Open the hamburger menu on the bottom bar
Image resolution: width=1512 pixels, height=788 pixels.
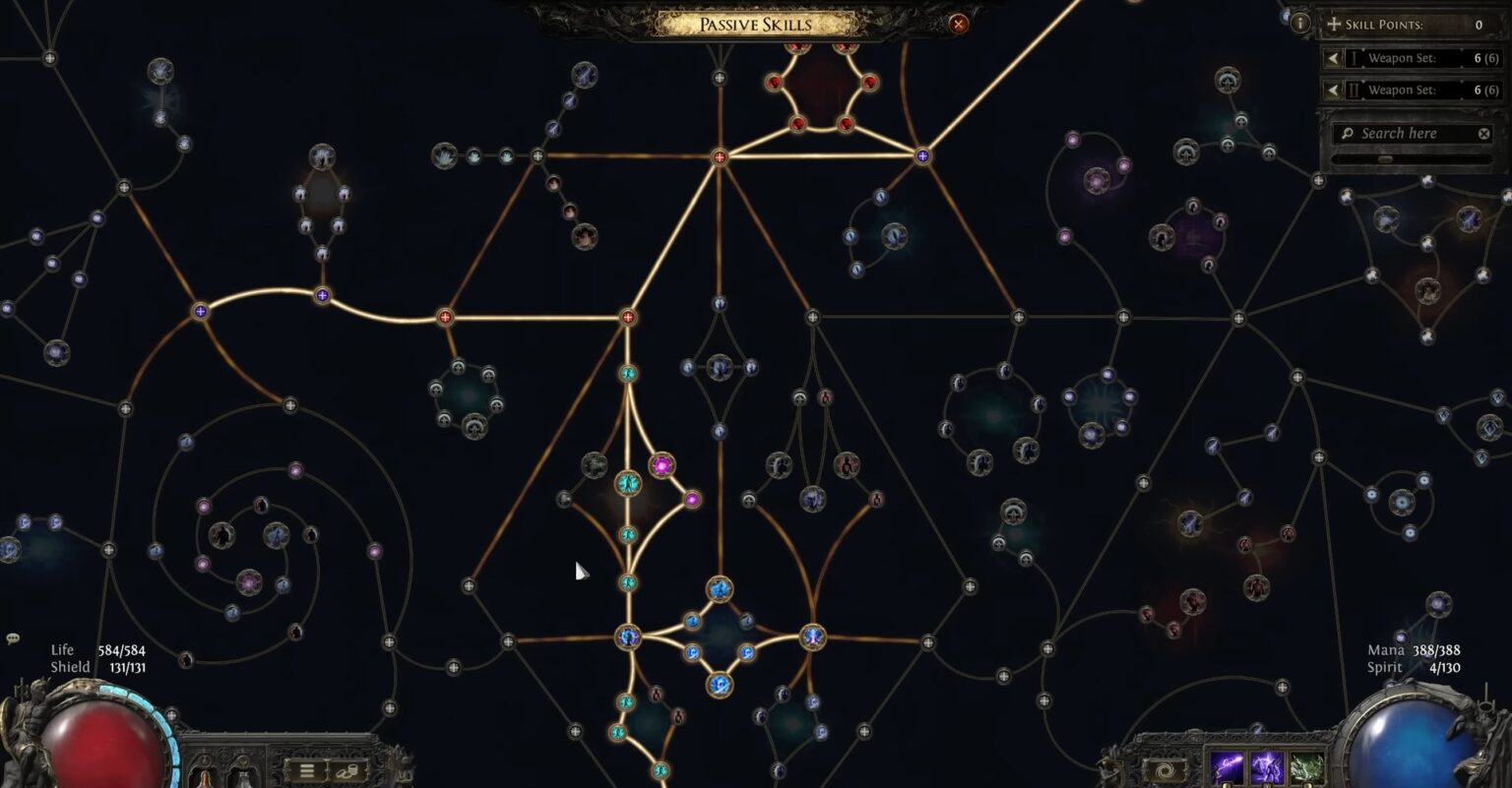click(305, 768)
